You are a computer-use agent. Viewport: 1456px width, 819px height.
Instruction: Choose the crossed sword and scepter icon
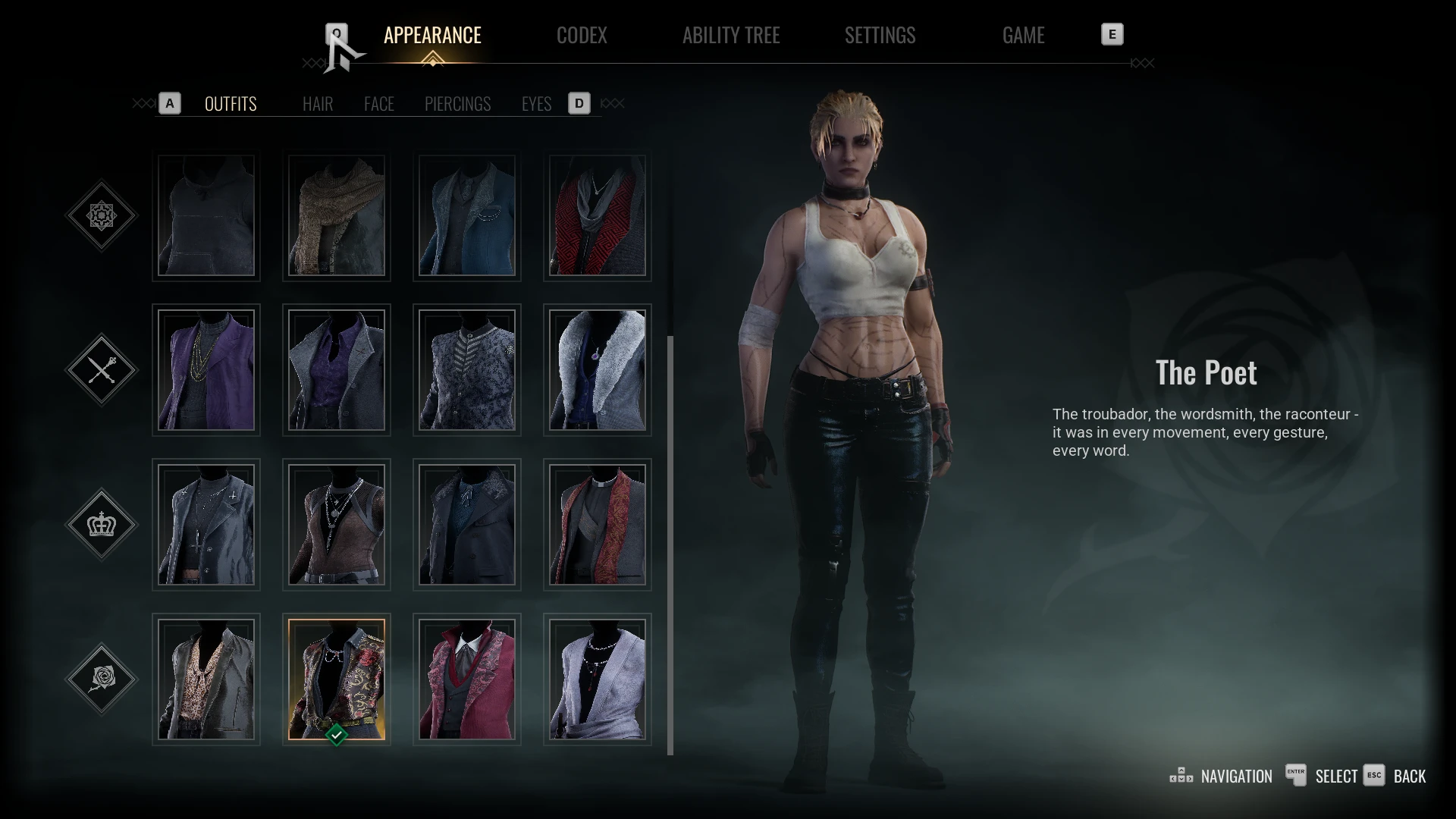[102, 370]
